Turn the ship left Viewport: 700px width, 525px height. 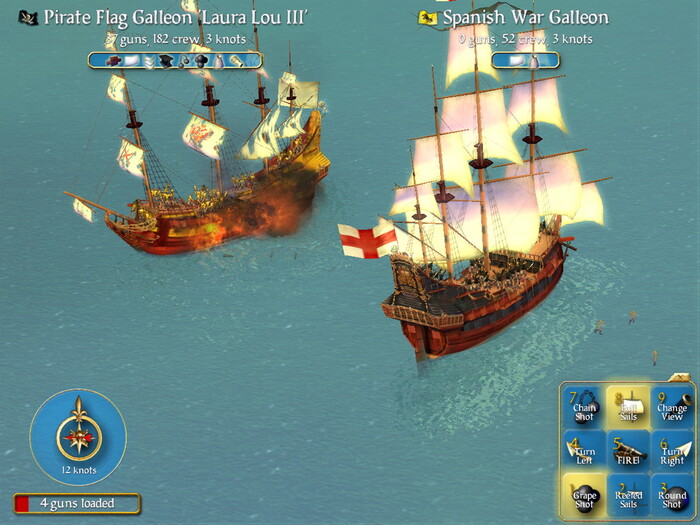(x=584, y=451)
